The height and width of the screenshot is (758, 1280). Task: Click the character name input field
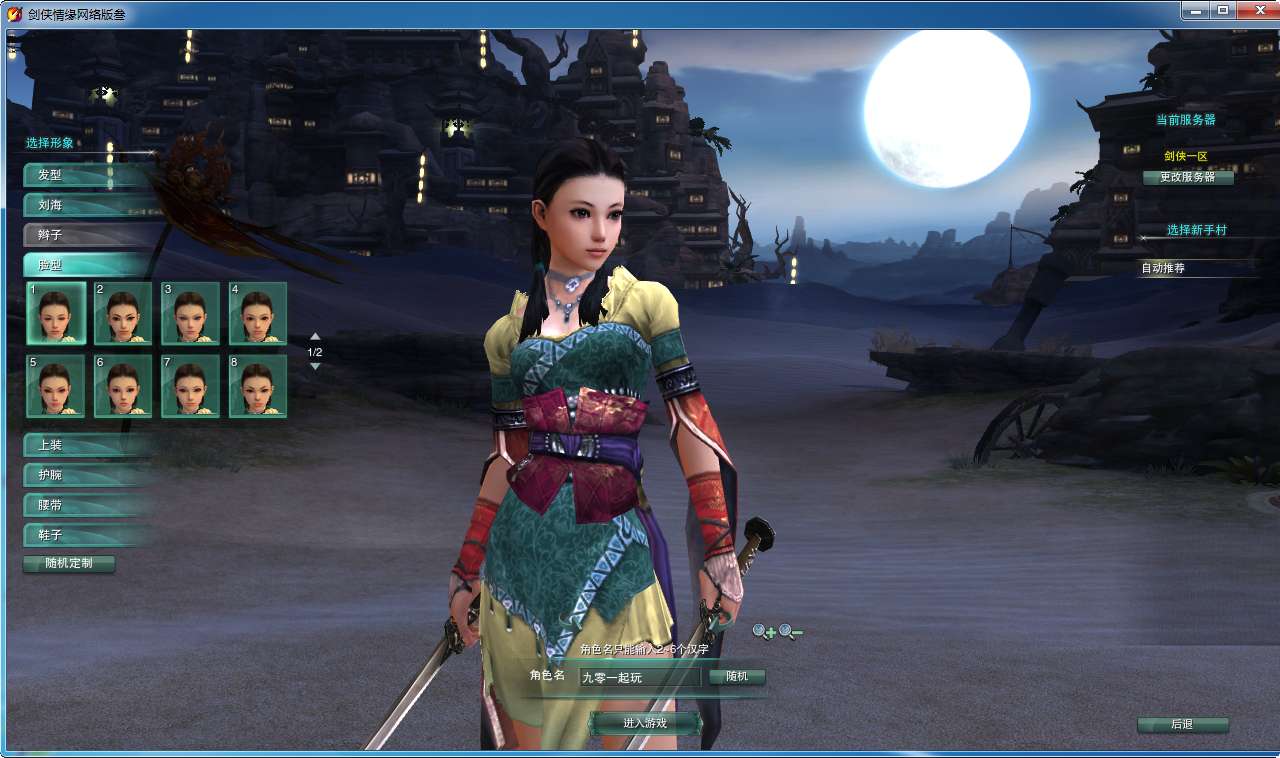coord(638,677)
